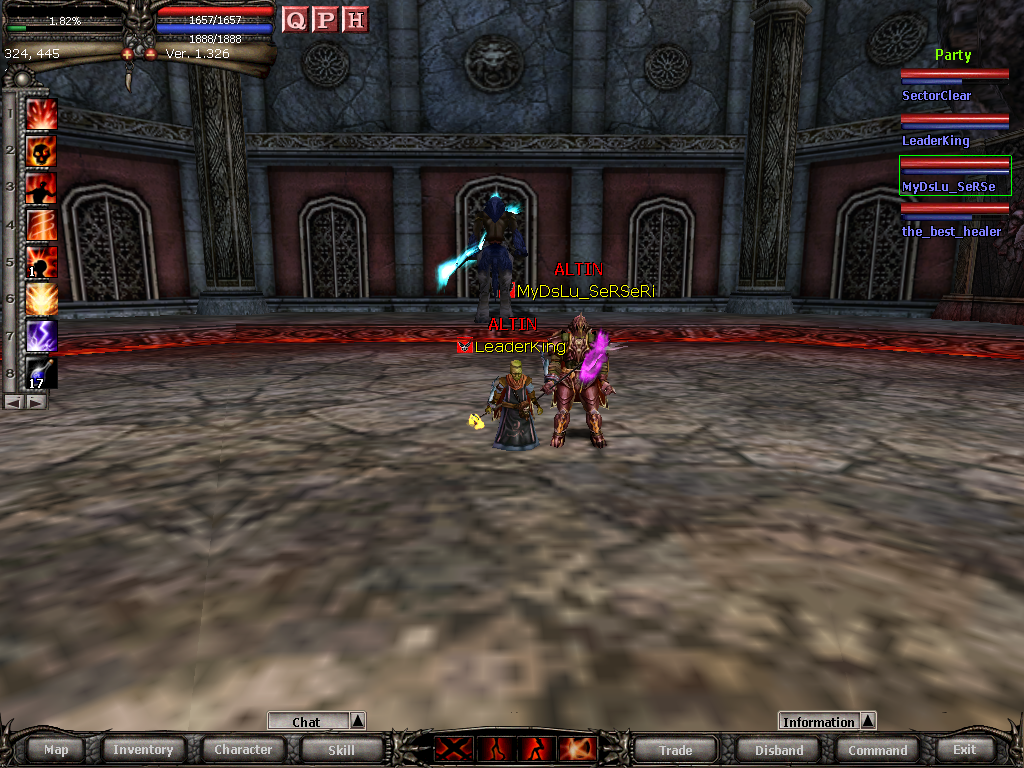Viewport: 1024px width, 768px height.
Task: Expand the Information panel arrow
Action: [868, 721]
